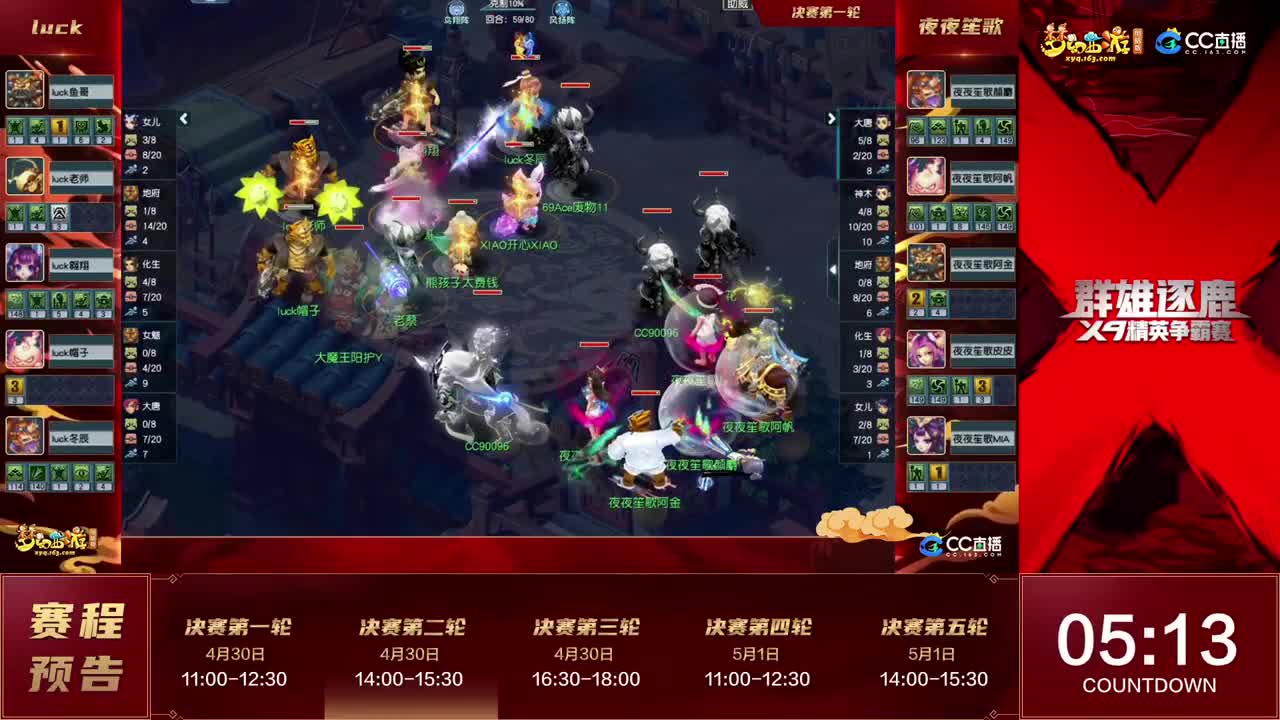Expand the right arrow panel chevron
Viewport: 1280px width, 720px height.
point(833,118)
